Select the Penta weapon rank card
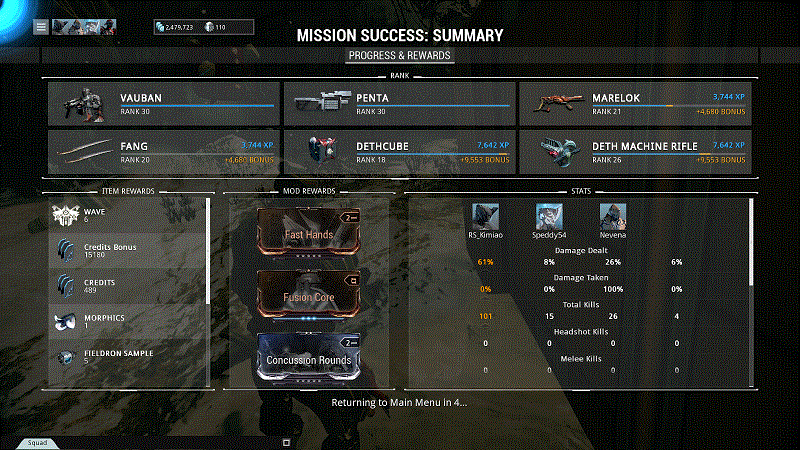 tap(398, 103)
